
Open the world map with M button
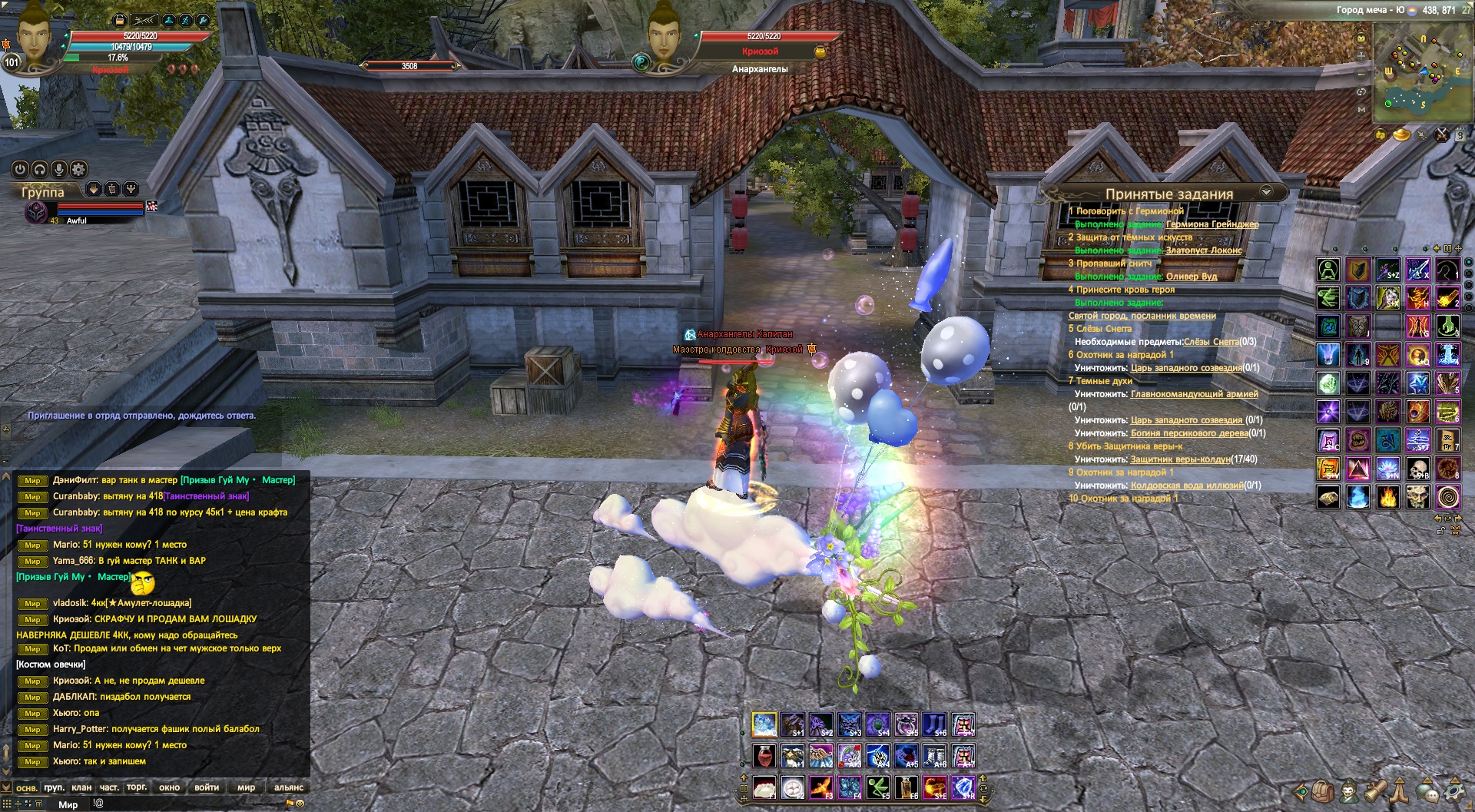(x=1361, y=110)
